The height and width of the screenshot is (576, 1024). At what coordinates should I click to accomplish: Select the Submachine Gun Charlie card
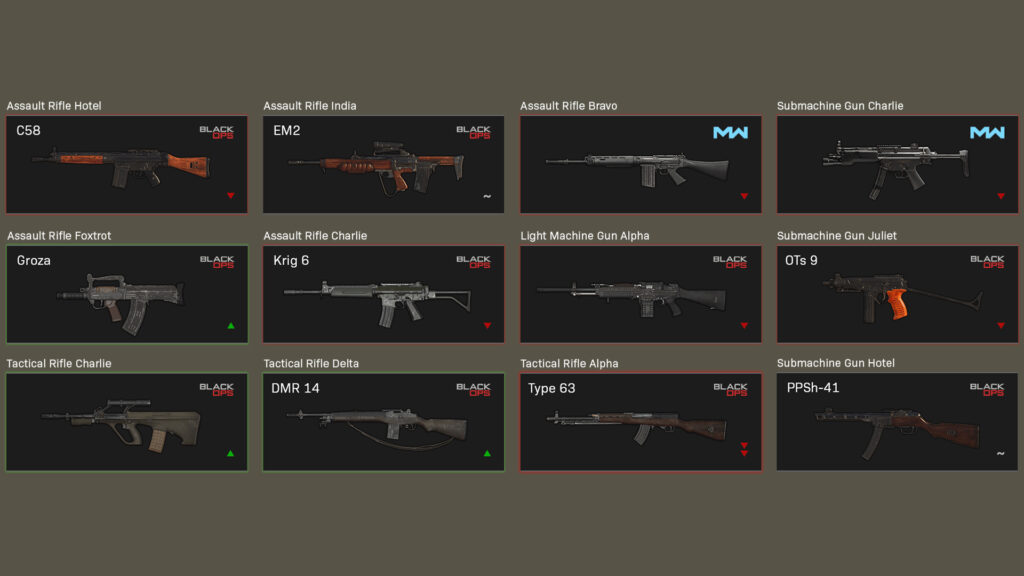[x=897, y=164]
